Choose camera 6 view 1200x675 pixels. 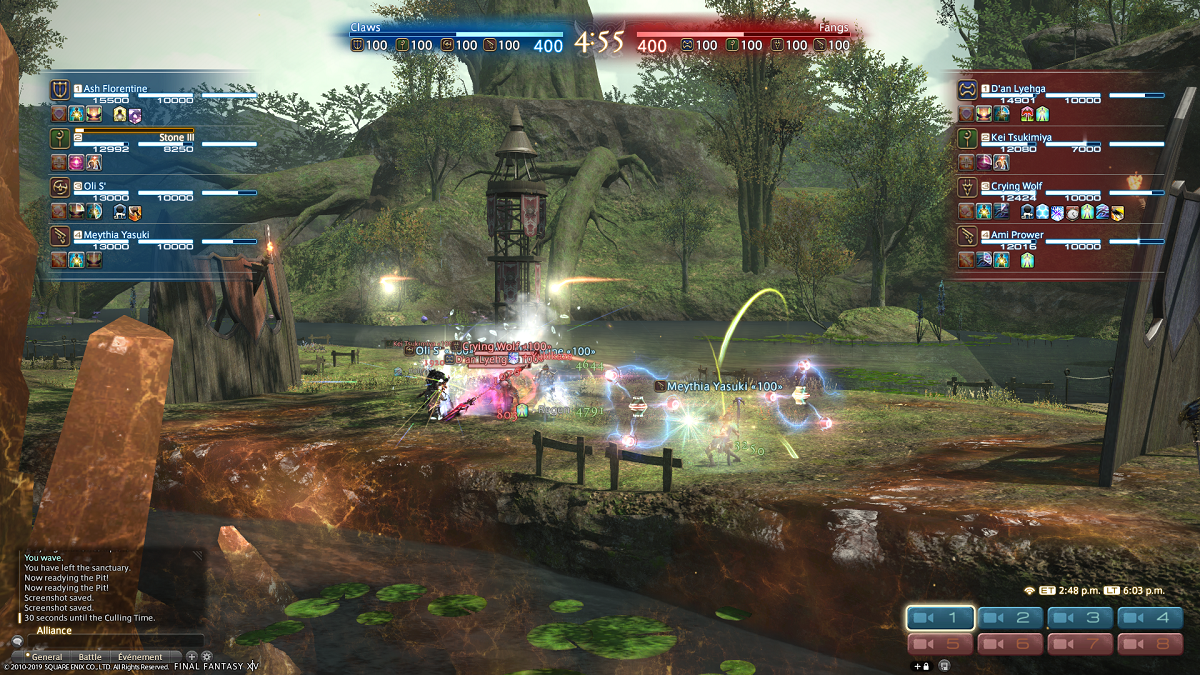click(x=1011, y=645)
